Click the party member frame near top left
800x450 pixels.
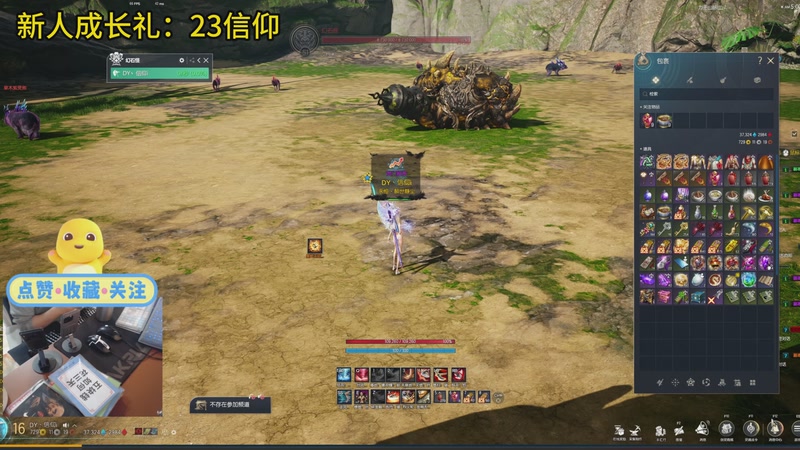pos(160,66)
